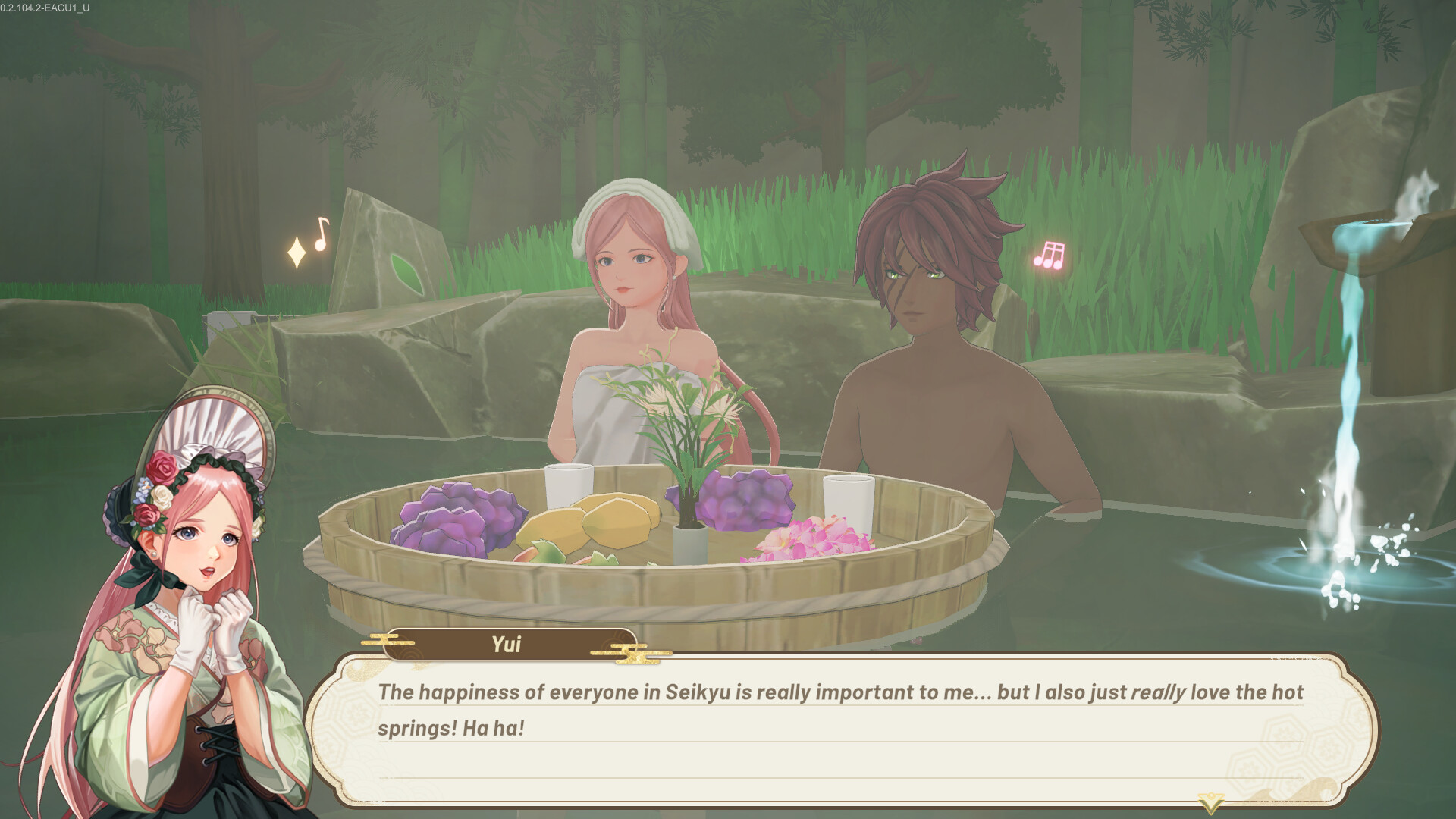Click the Yui nameplate banner
The width and height of the screenshot is (1456, 819).
point(507,644)
